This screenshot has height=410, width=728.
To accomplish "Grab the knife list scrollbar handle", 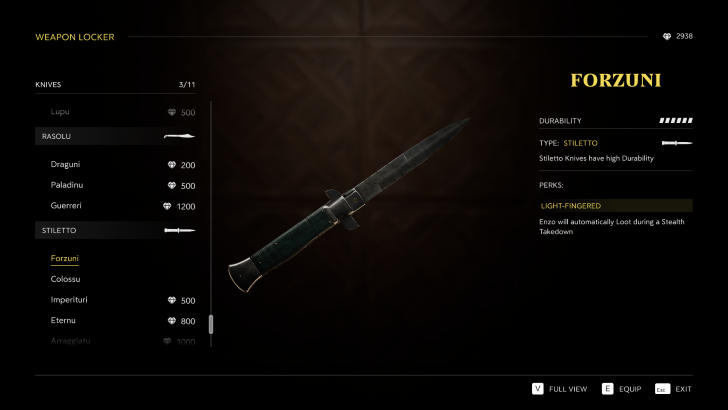I will tap(211, 324).
